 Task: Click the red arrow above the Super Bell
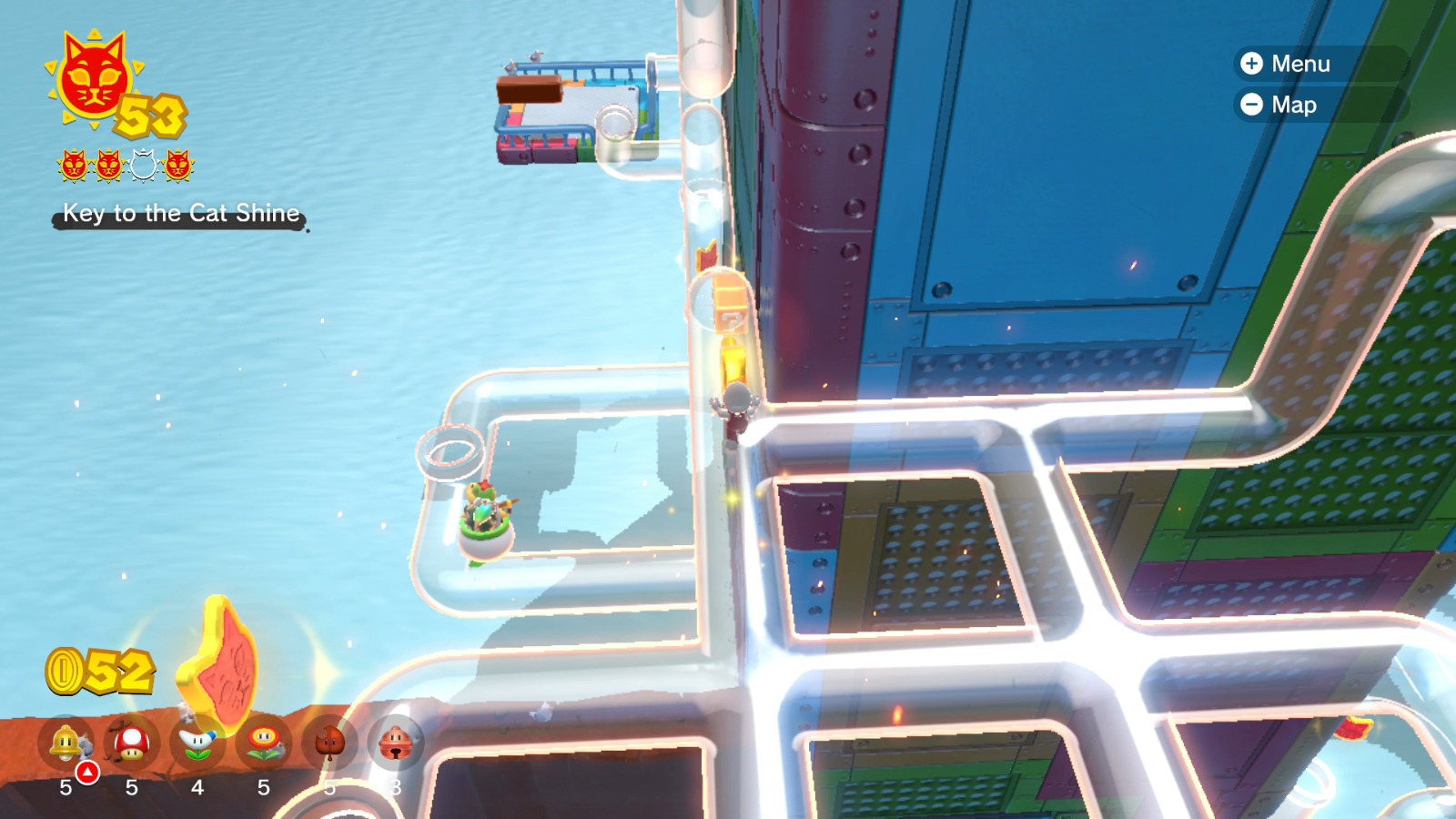point(87,772)
